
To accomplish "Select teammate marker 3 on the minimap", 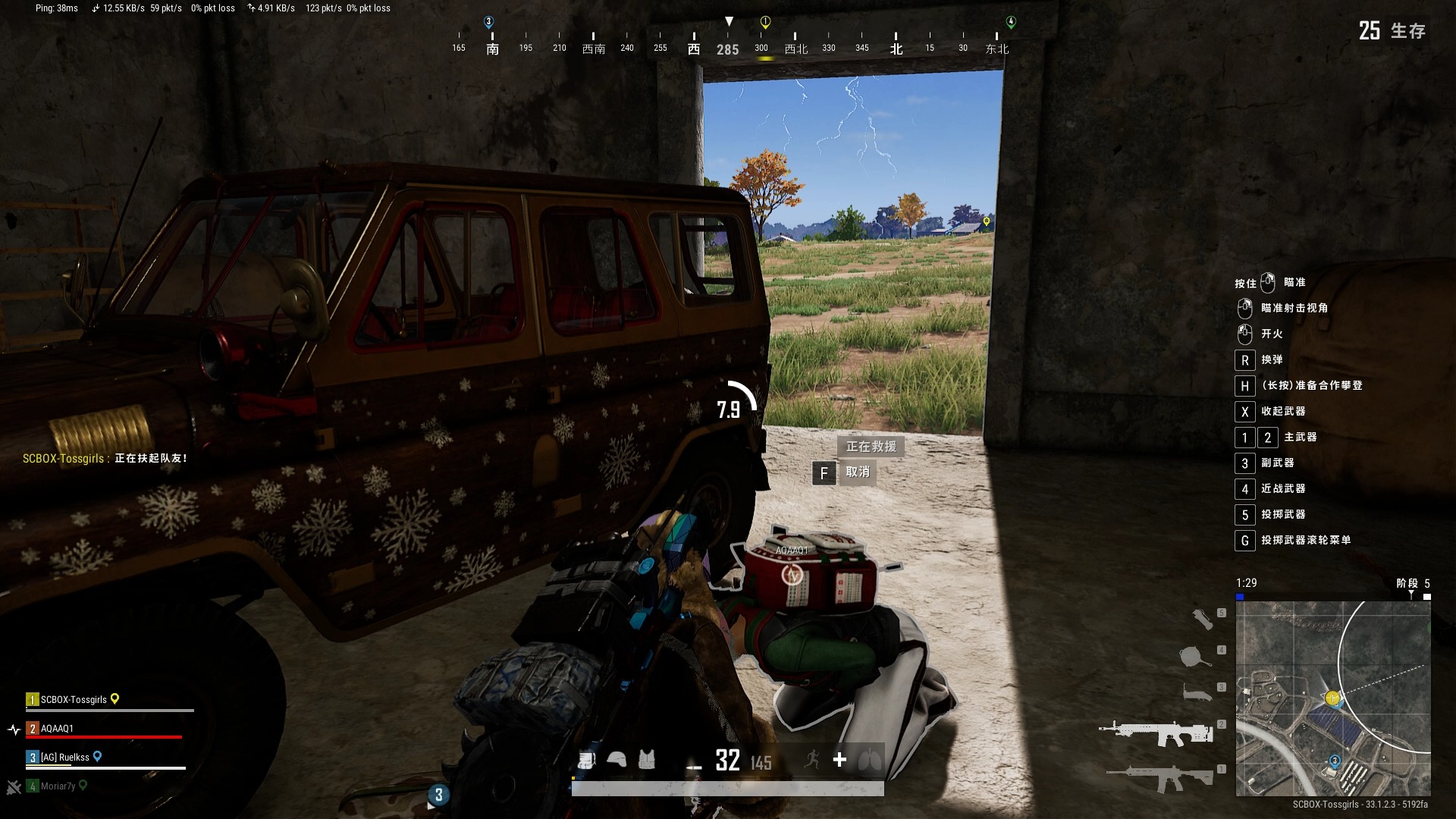I will pos(1334,761).
